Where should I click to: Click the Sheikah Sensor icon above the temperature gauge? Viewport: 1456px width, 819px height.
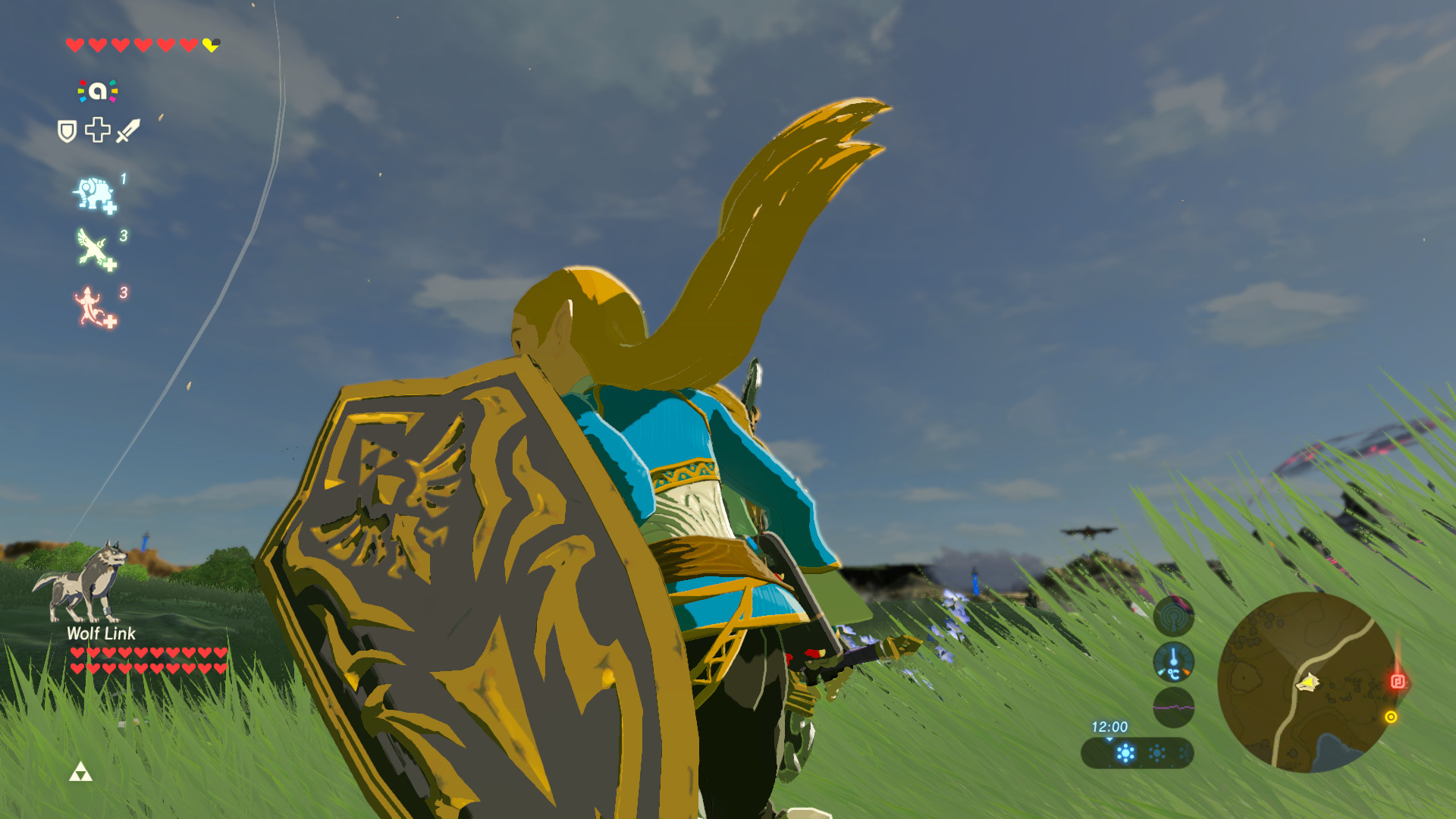1174,618
